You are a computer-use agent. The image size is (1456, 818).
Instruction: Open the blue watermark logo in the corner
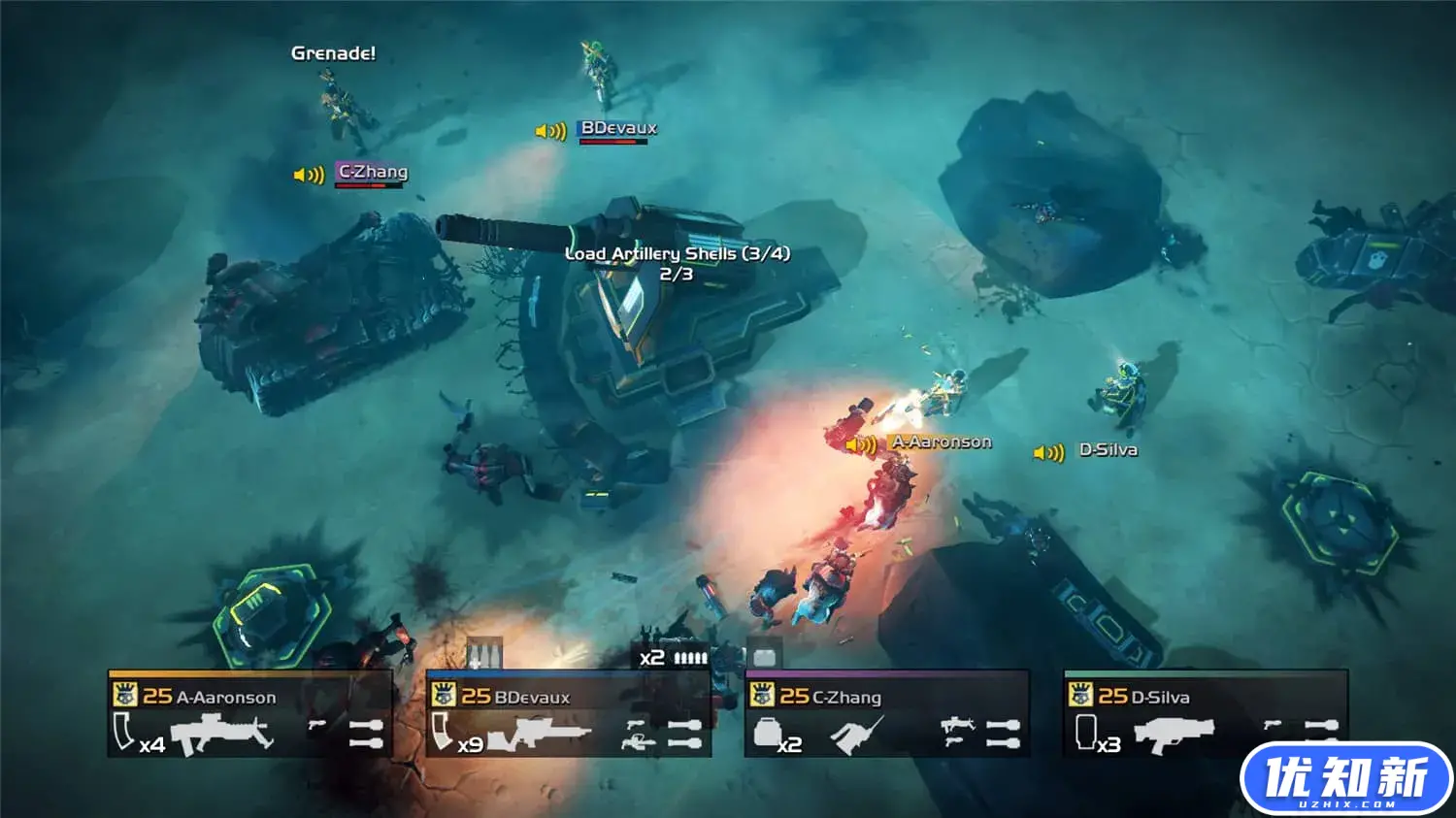point(1345,778)
